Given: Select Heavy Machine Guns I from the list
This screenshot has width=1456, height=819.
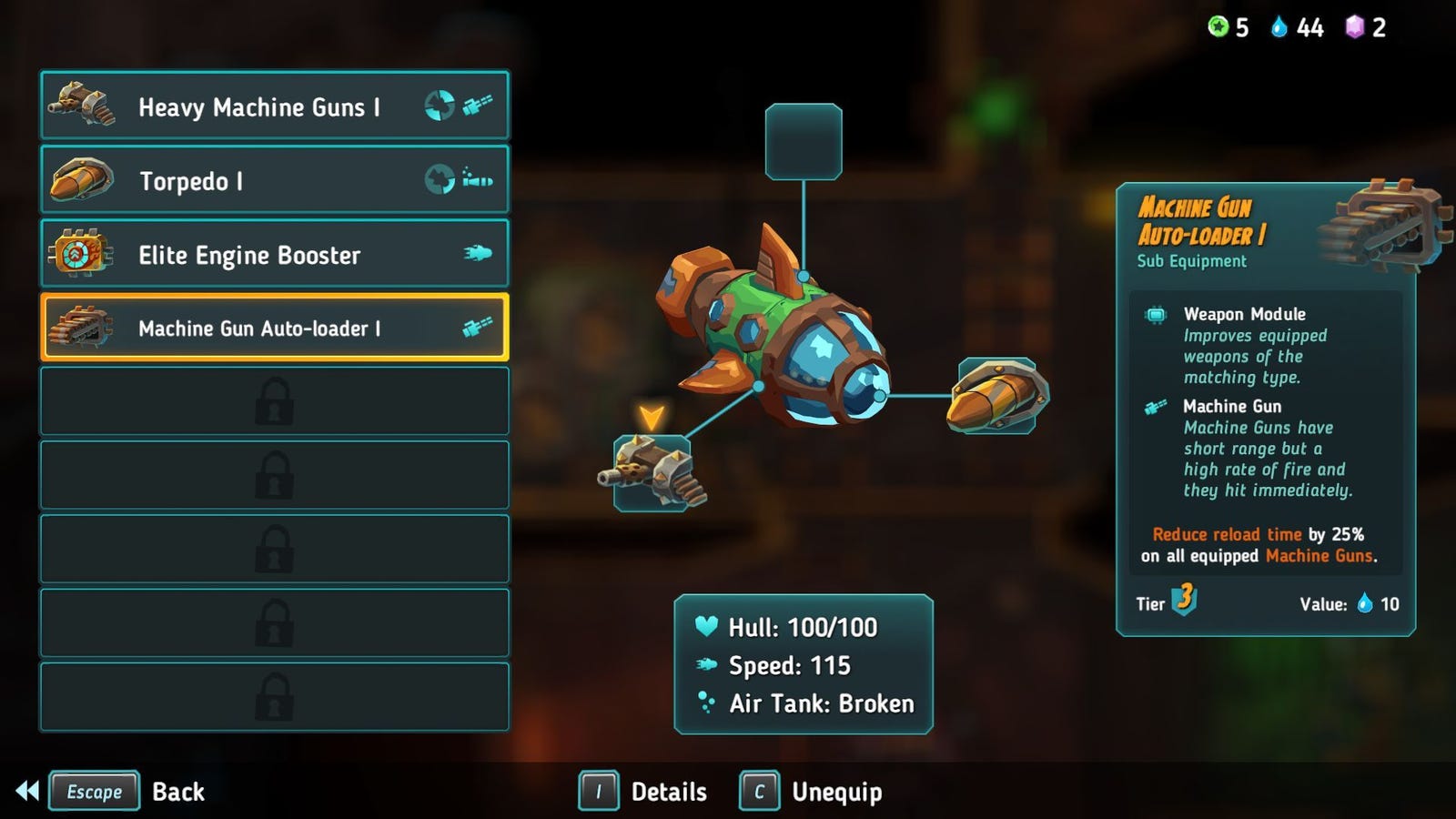Looking at the screenshot, I should pyautogui.click(x=274, y=106).
